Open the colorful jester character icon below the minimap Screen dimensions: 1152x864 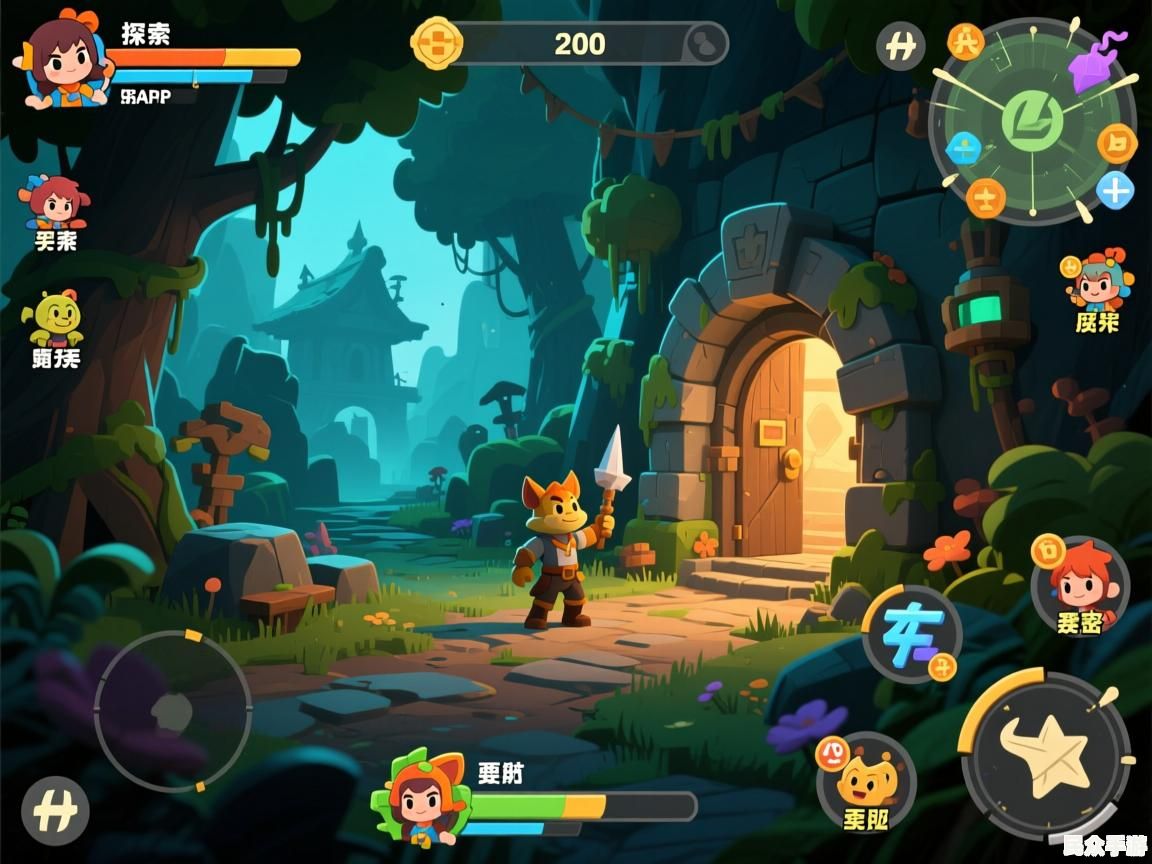[1098, 281]
